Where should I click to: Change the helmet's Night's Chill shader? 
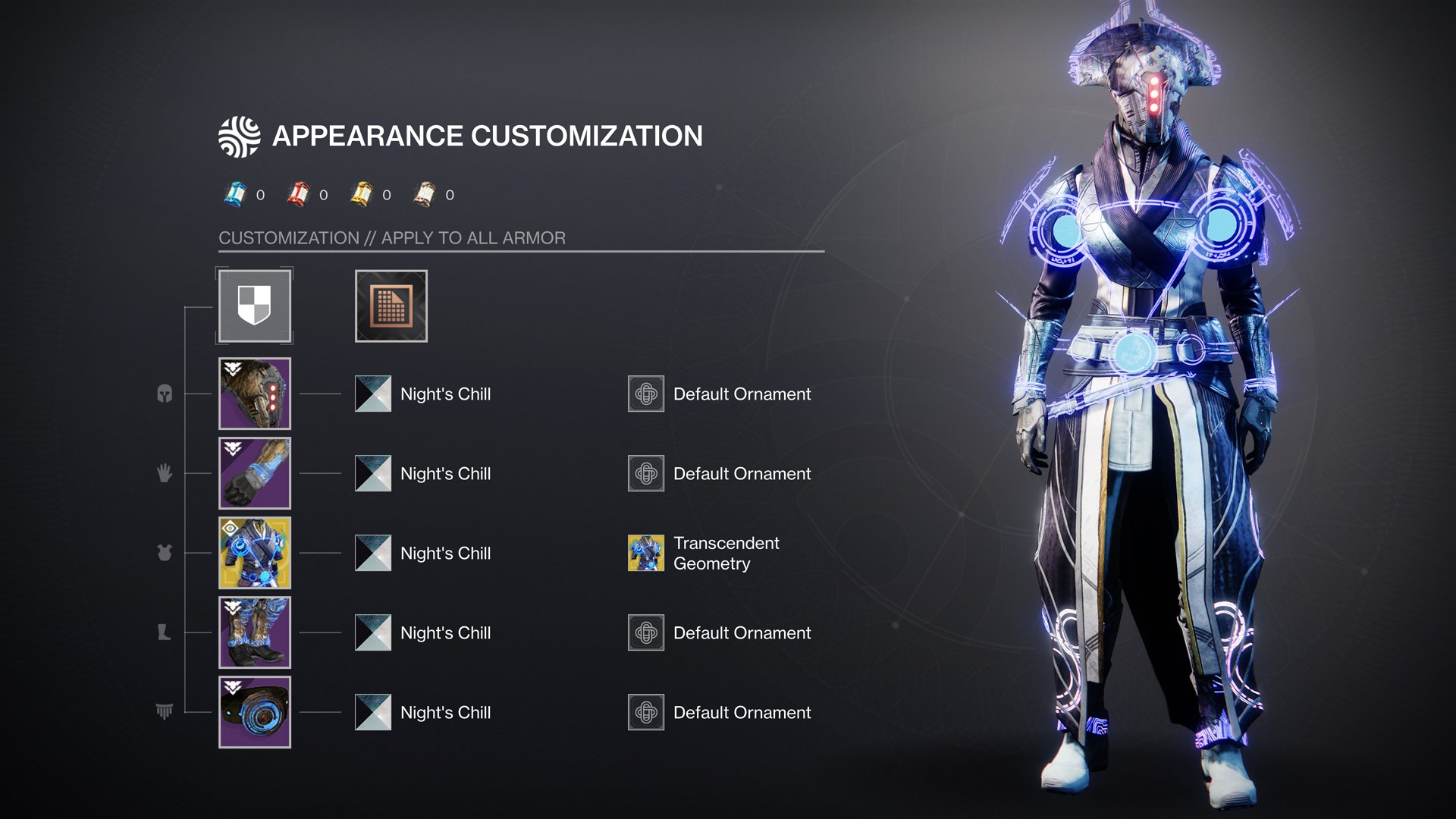click(x=373, y=394)
